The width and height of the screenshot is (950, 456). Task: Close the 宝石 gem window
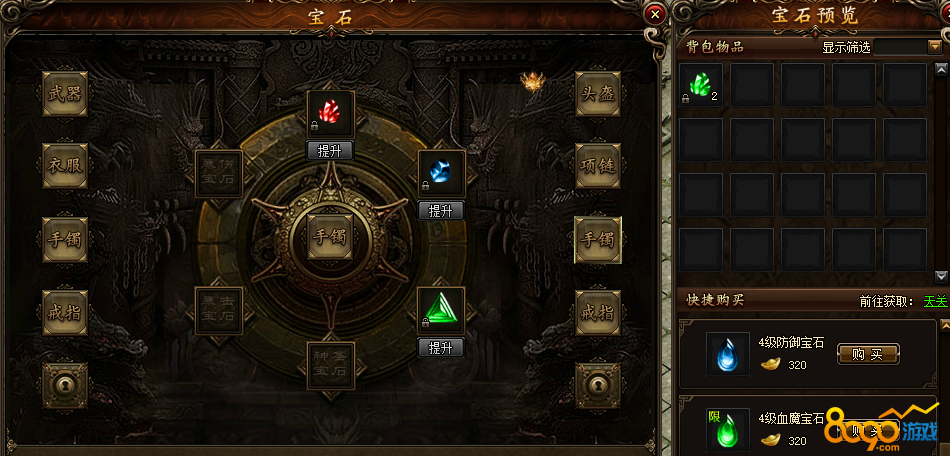pos(654,14)
